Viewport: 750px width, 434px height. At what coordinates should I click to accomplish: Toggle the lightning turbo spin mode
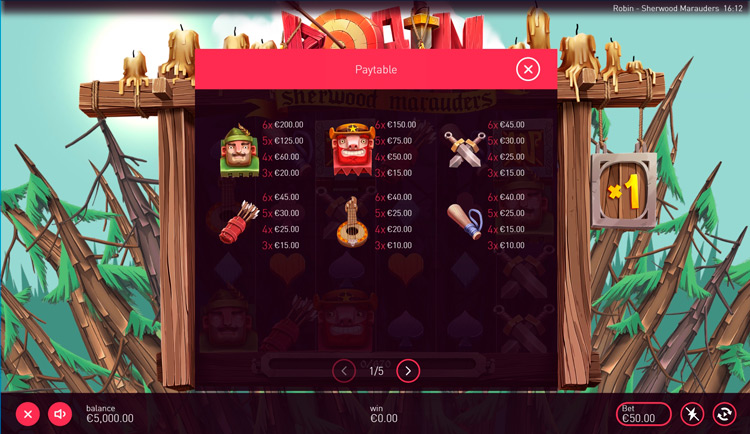tap(691, 414)
